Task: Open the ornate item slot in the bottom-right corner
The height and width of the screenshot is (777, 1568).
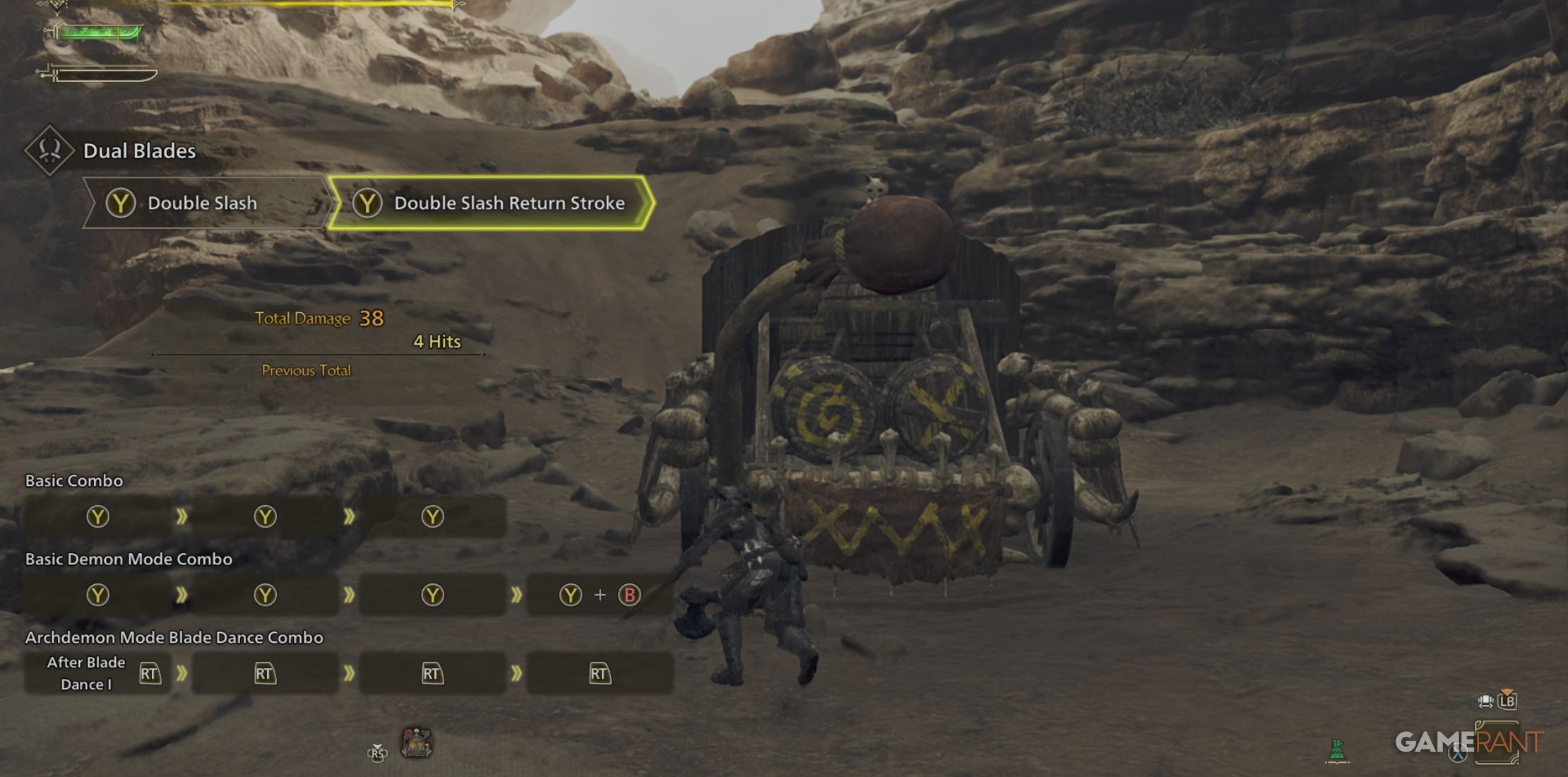Action: pyautogui.click(x=1498, y=743)
